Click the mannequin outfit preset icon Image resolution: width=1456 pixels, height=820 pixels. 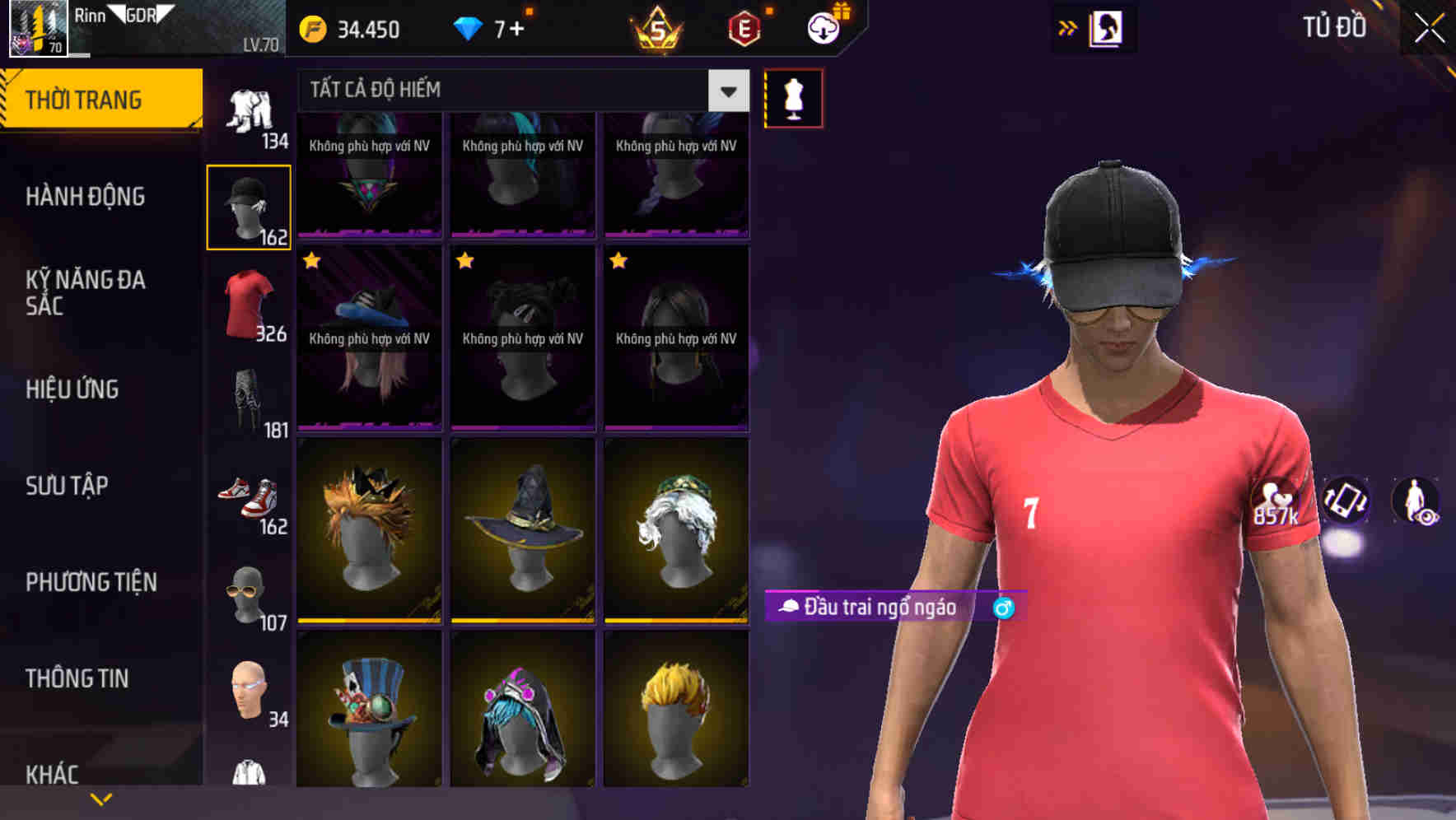793,96
